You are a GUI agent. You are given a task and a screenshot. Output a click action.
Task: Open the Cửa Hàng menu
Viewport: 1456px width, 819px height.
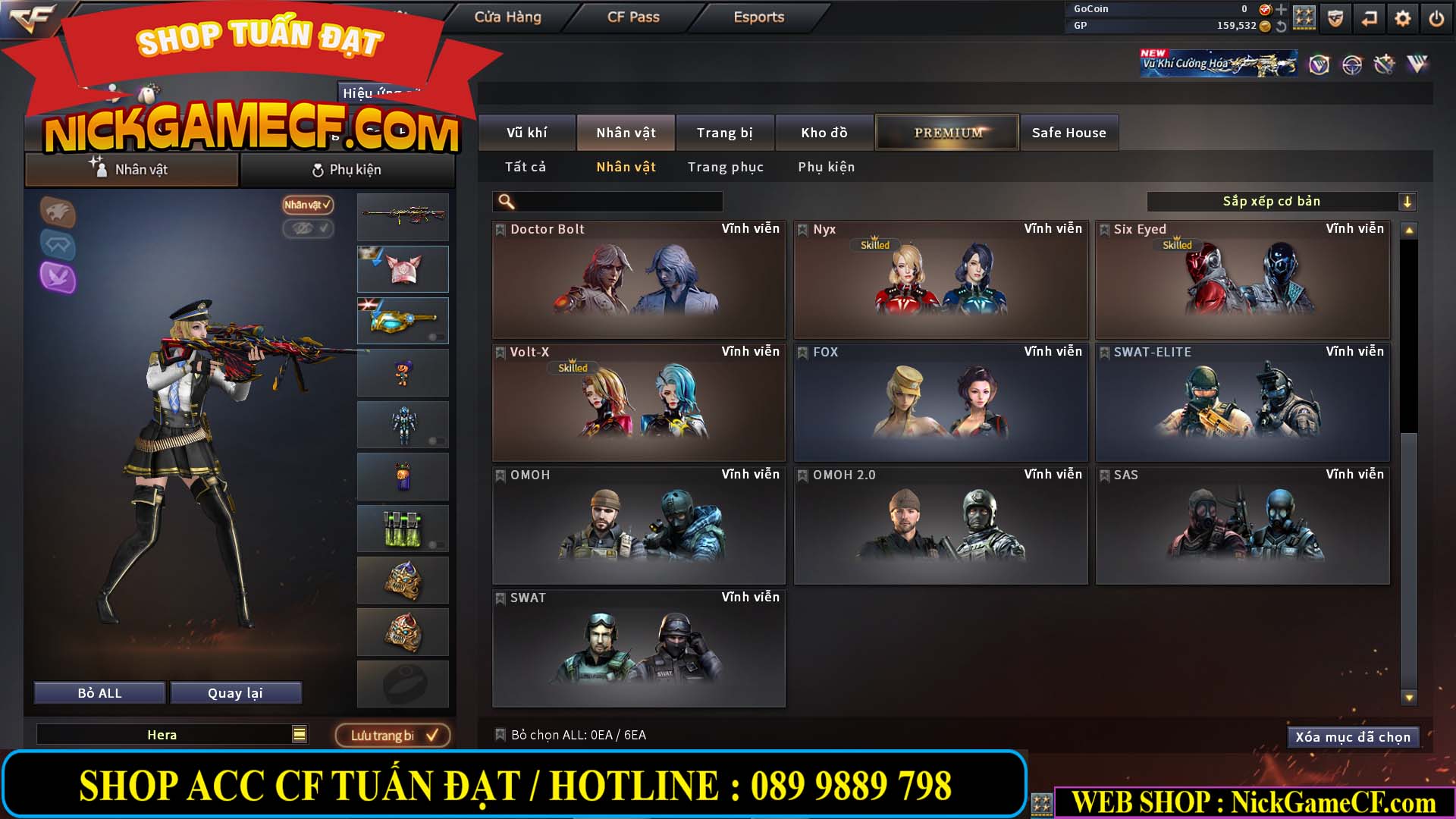507,16
